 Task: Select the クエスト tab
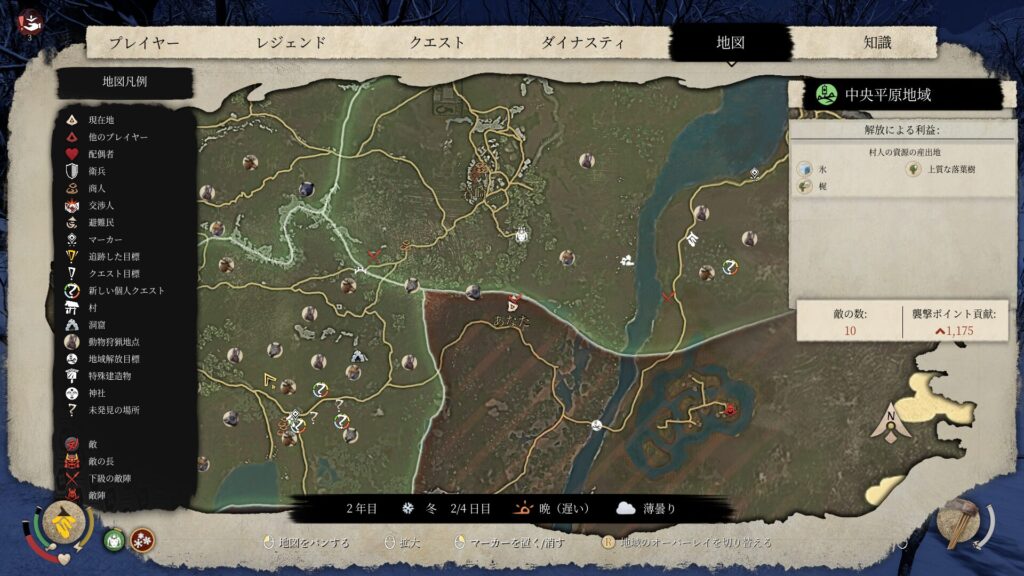coord(437,43)
